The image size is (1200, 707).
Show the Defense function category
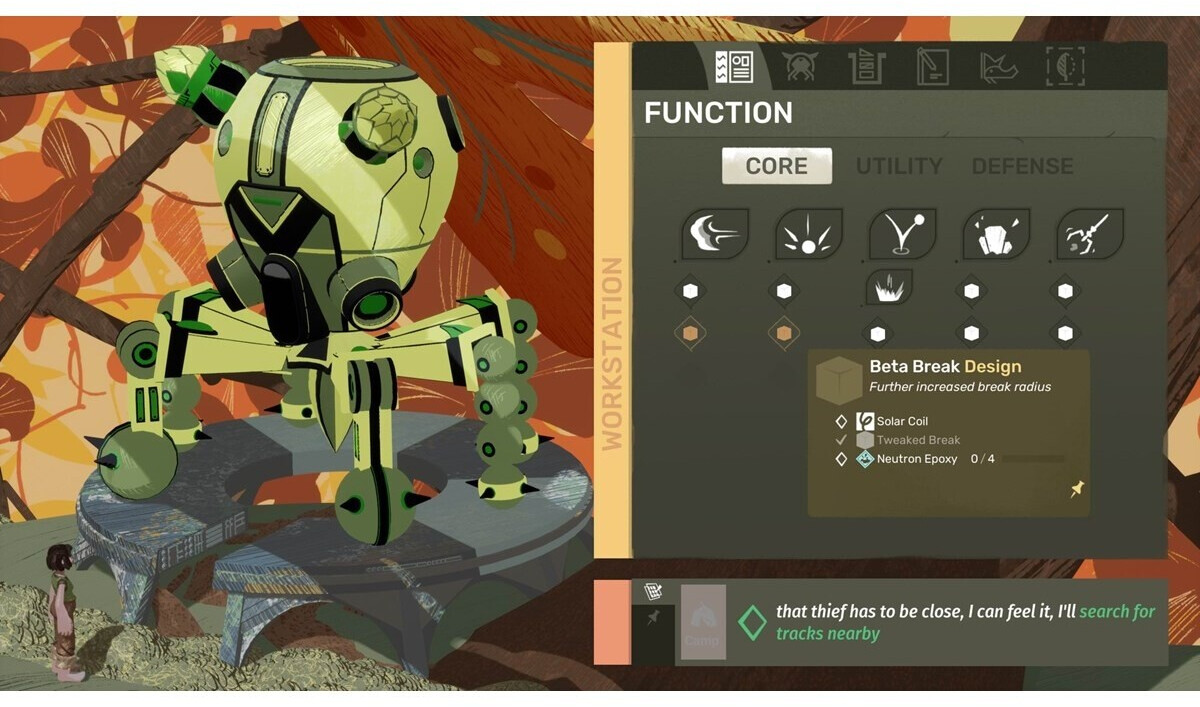pos(1022,166)
